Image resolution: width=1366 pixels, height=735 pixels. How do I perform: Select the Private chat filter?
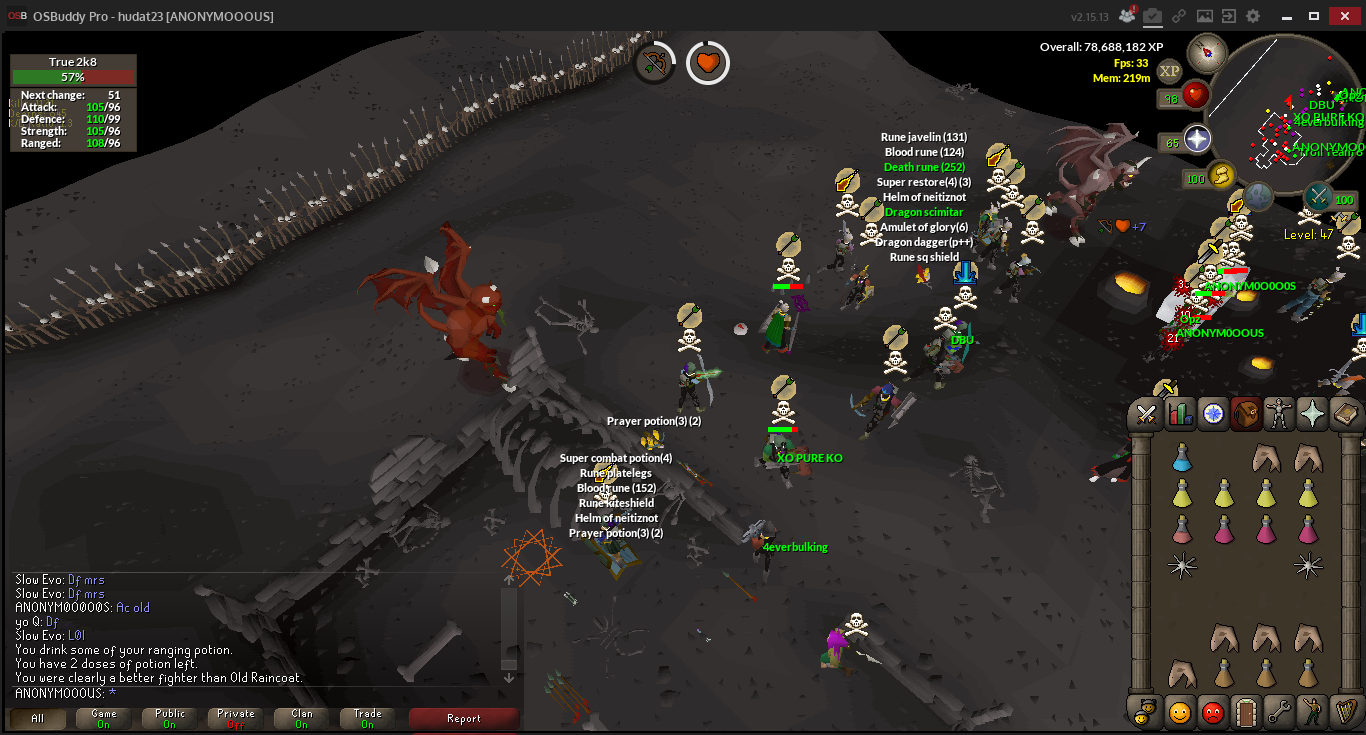[236, 718]
